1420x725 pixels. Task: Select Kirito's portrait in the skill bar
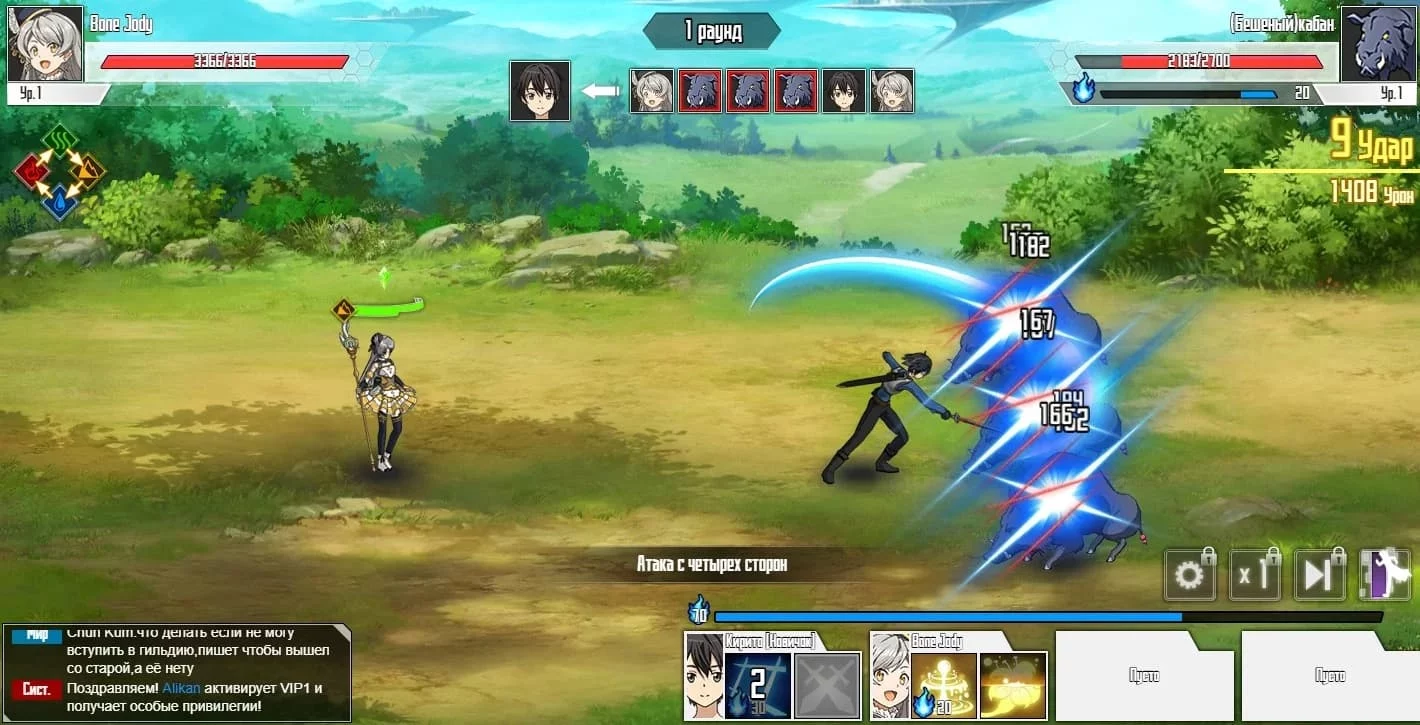click(x=703, y=678)
